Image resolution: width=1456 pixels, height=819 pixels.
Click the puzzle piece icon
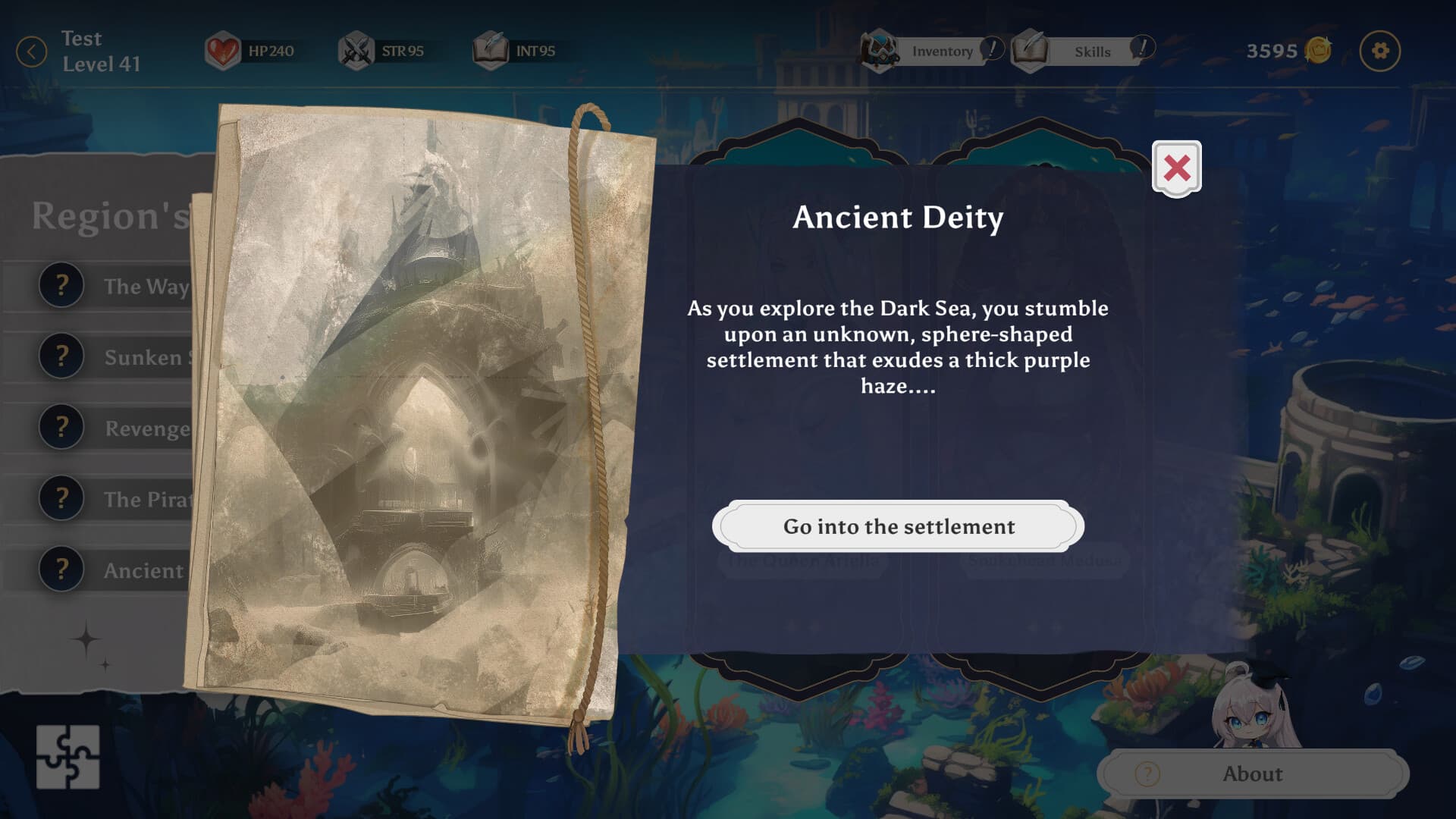point(67,757)
